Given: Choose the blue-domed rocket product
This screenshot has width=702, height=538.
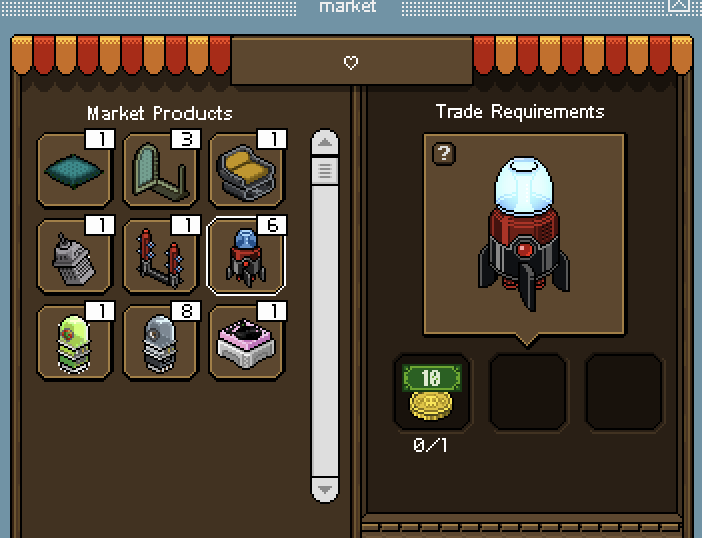Looking at the screenshot, I should 246,257.
